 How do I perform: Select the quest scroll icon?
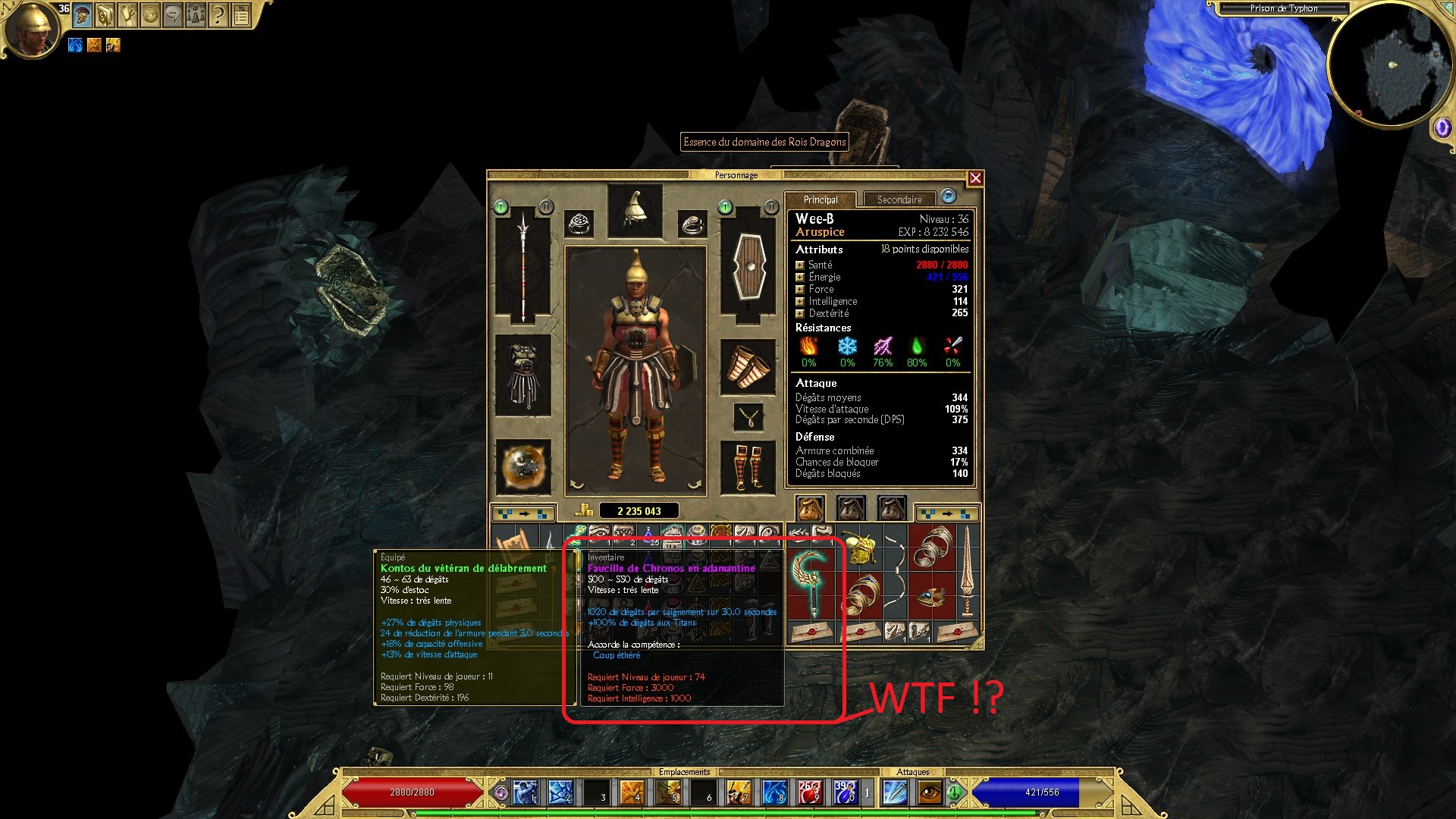pos(127,15)
